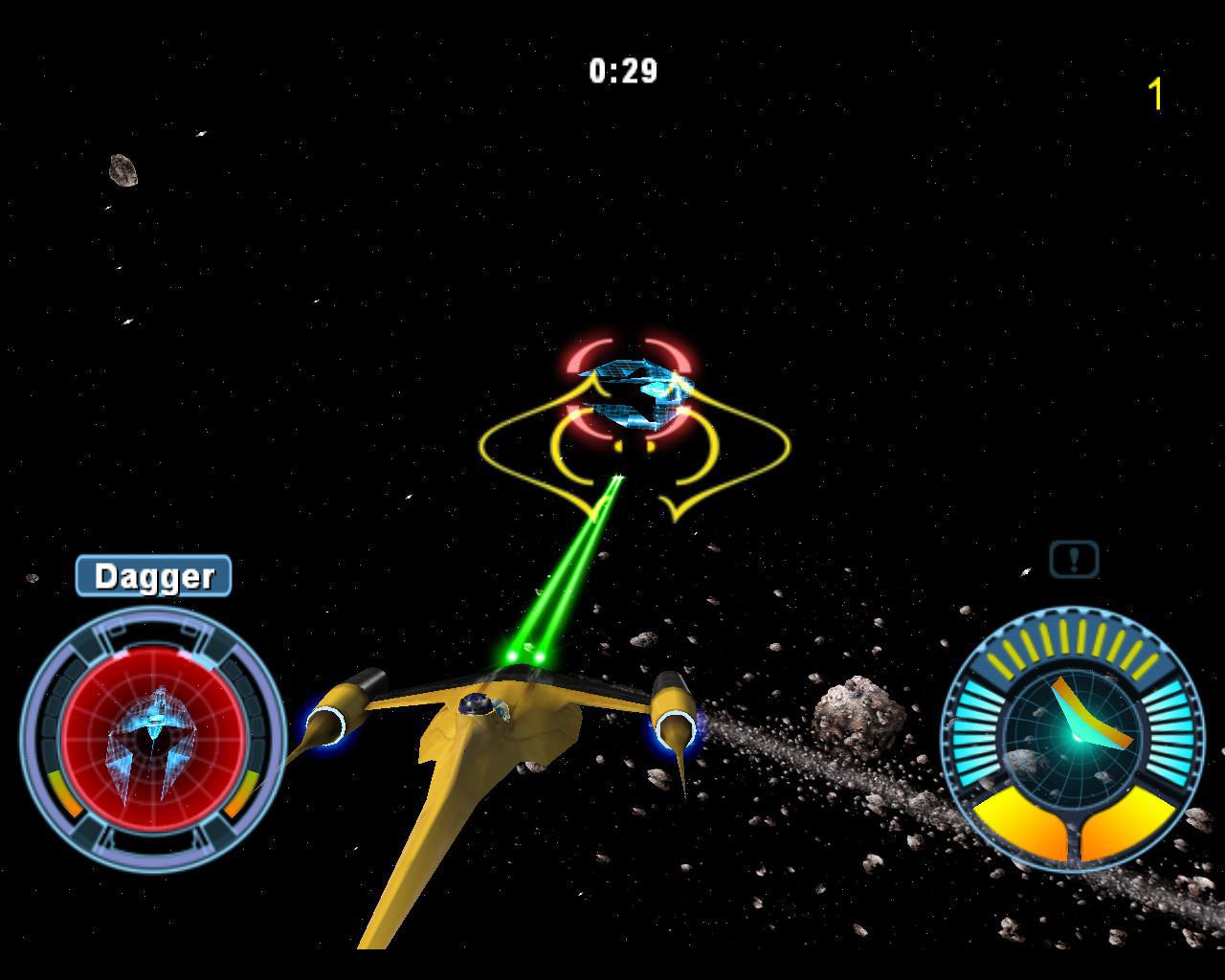Click the exclamation warning indicator icon
Image resolution: width=1225 pixels, height=980 pixels.
pyautogui.click(x=1072, y=559)
